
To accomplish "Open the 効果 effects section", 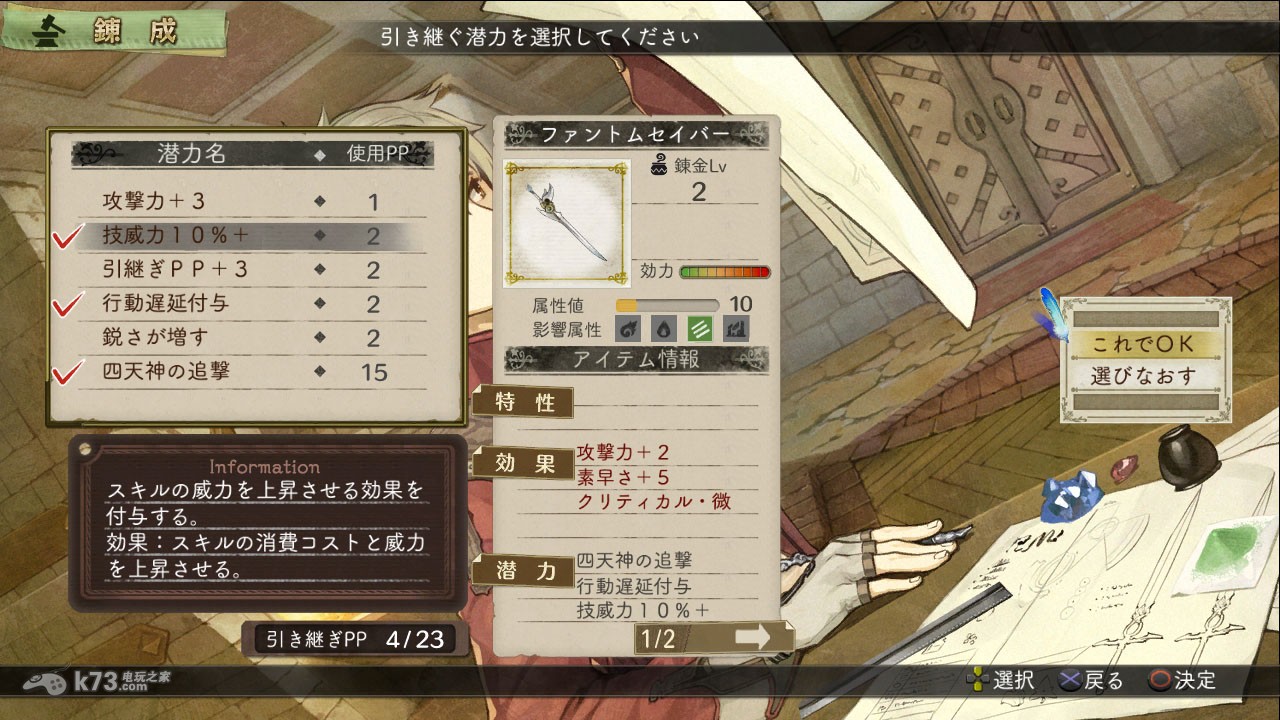I will pyautogui.click(x=525, y=463).
